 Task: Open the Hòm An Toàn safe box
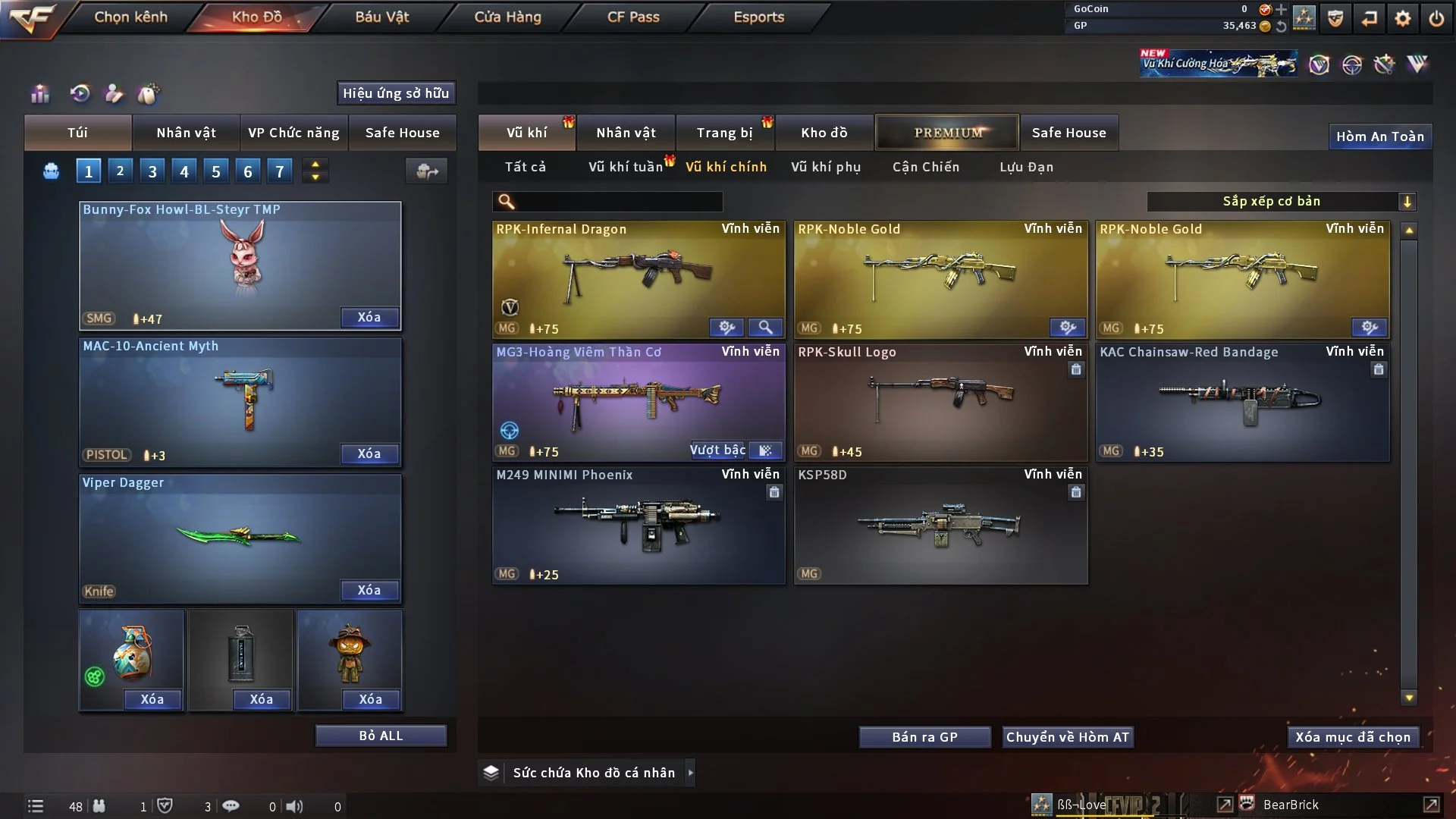[x=1379, y=136]
